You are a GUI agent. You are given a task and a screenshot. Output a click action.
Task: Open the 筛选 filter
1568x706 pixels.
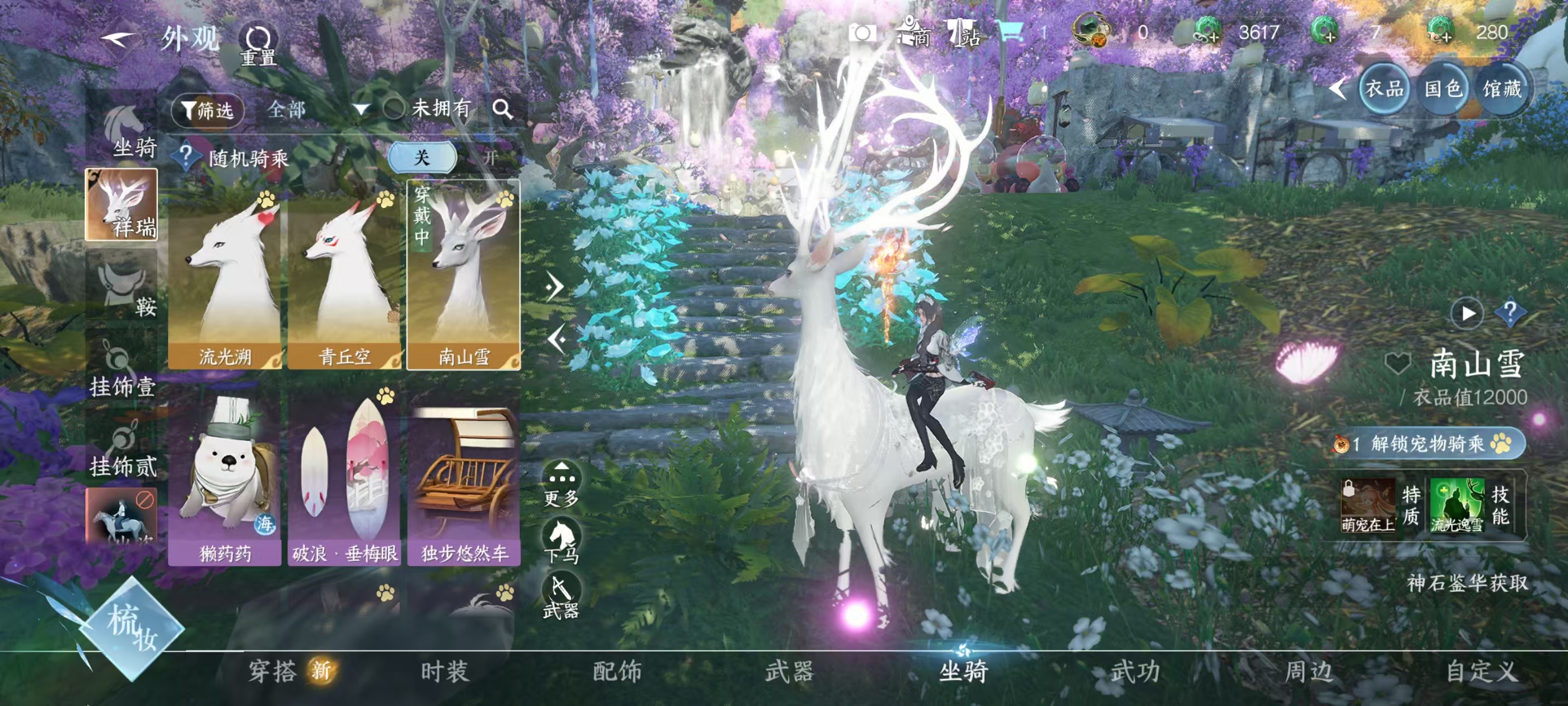[x=208, y=110]
